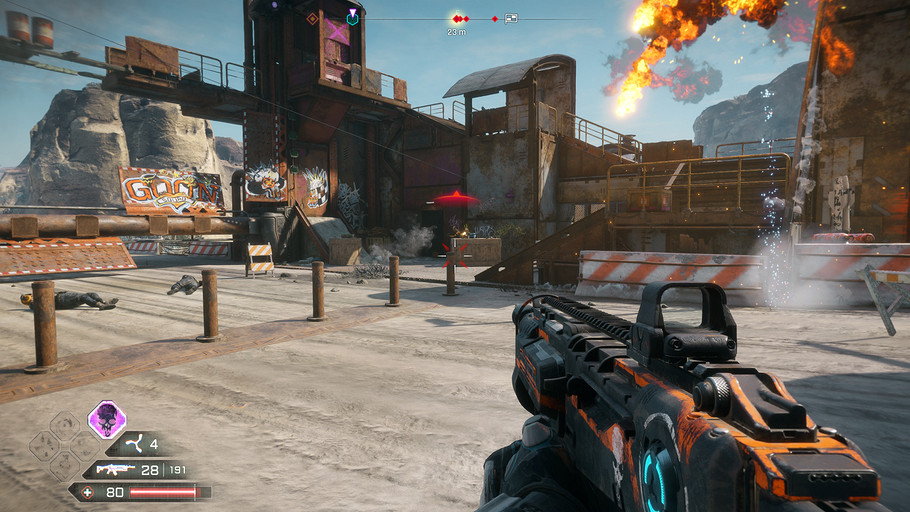Select the glowing enemy cluster marker on compass
910x512 pixels.
458,19
